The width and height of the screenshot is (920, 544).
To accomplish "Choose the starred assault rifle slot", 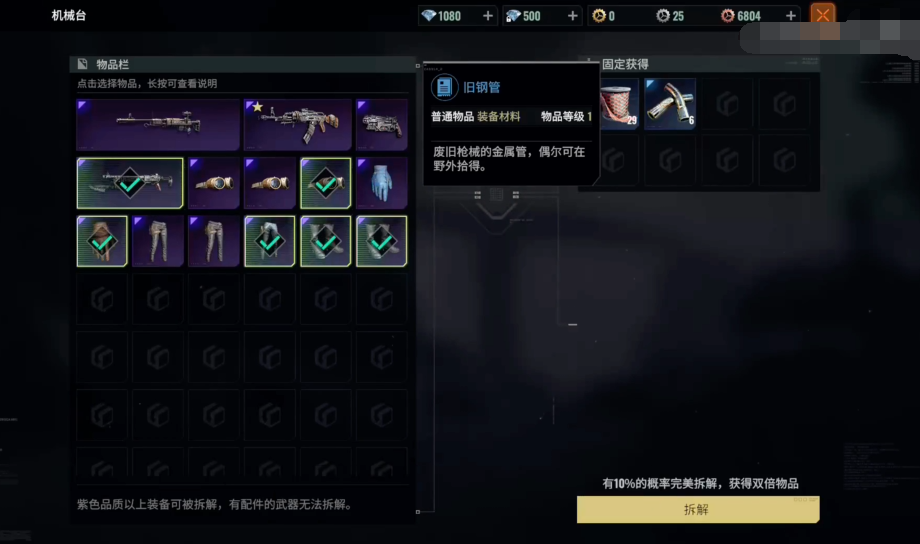I will (x=298, y=124).
